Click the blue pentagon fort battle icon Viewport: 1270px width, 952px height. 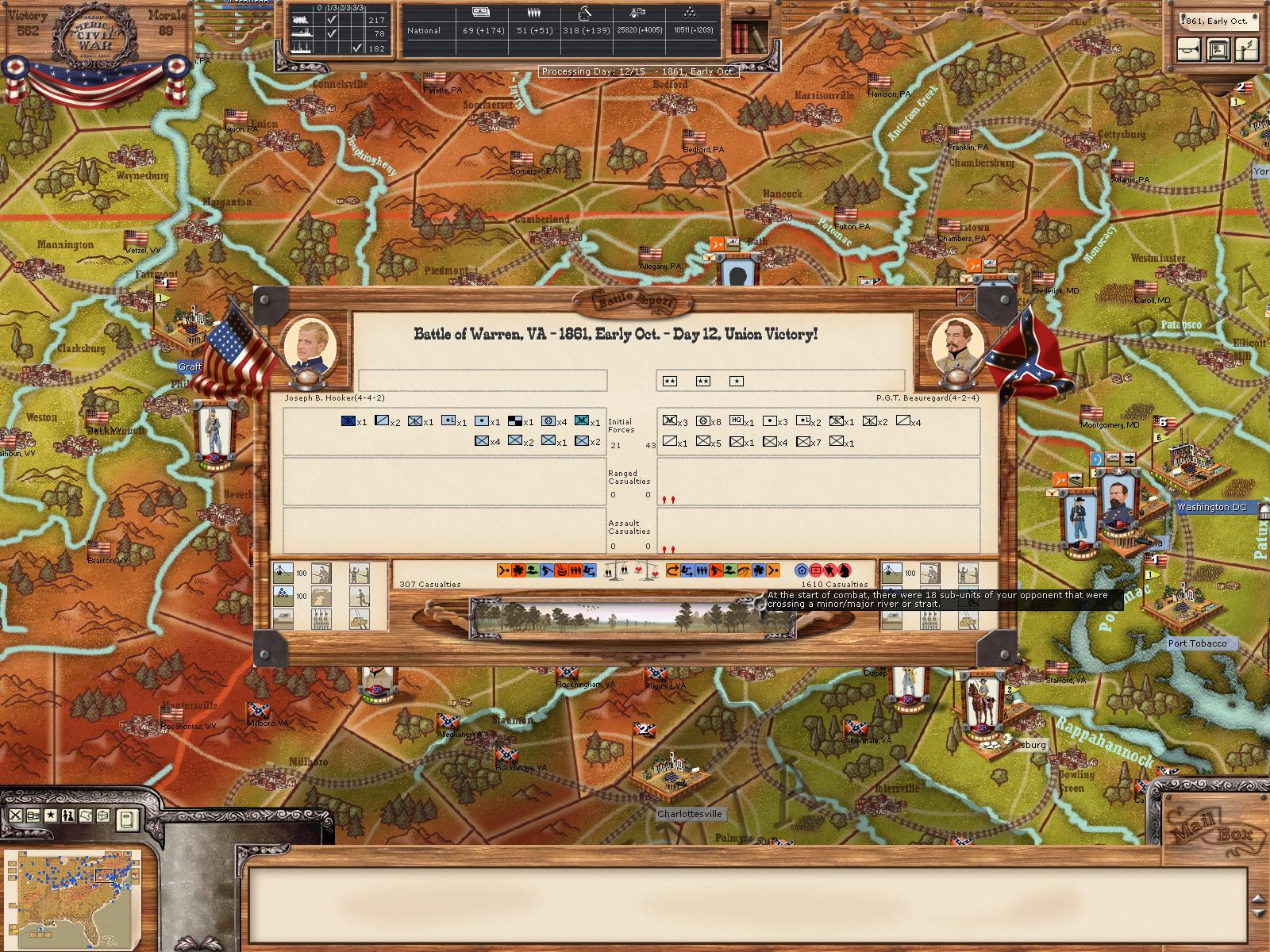(x=800, y=570)
